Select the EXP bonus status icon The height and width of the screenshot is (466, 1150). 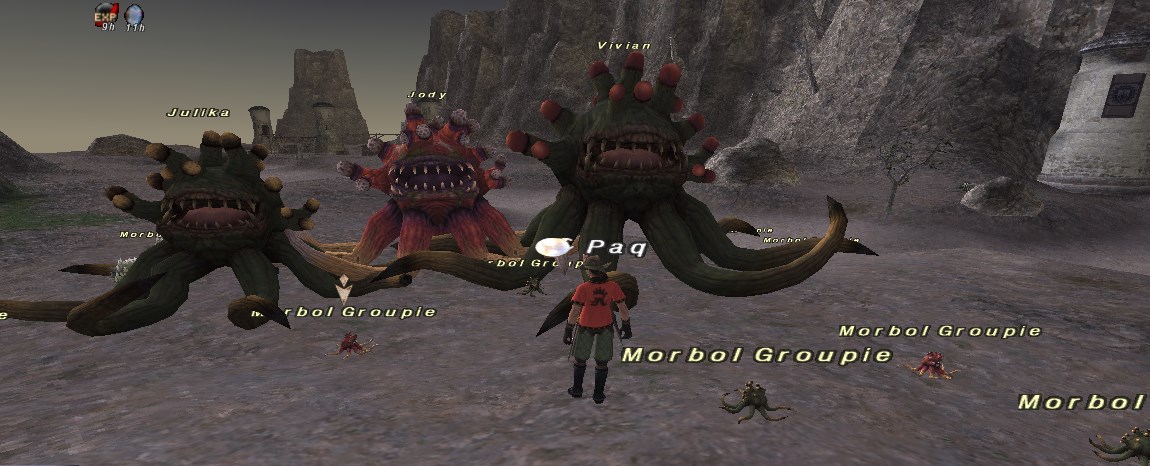point(106,14)
